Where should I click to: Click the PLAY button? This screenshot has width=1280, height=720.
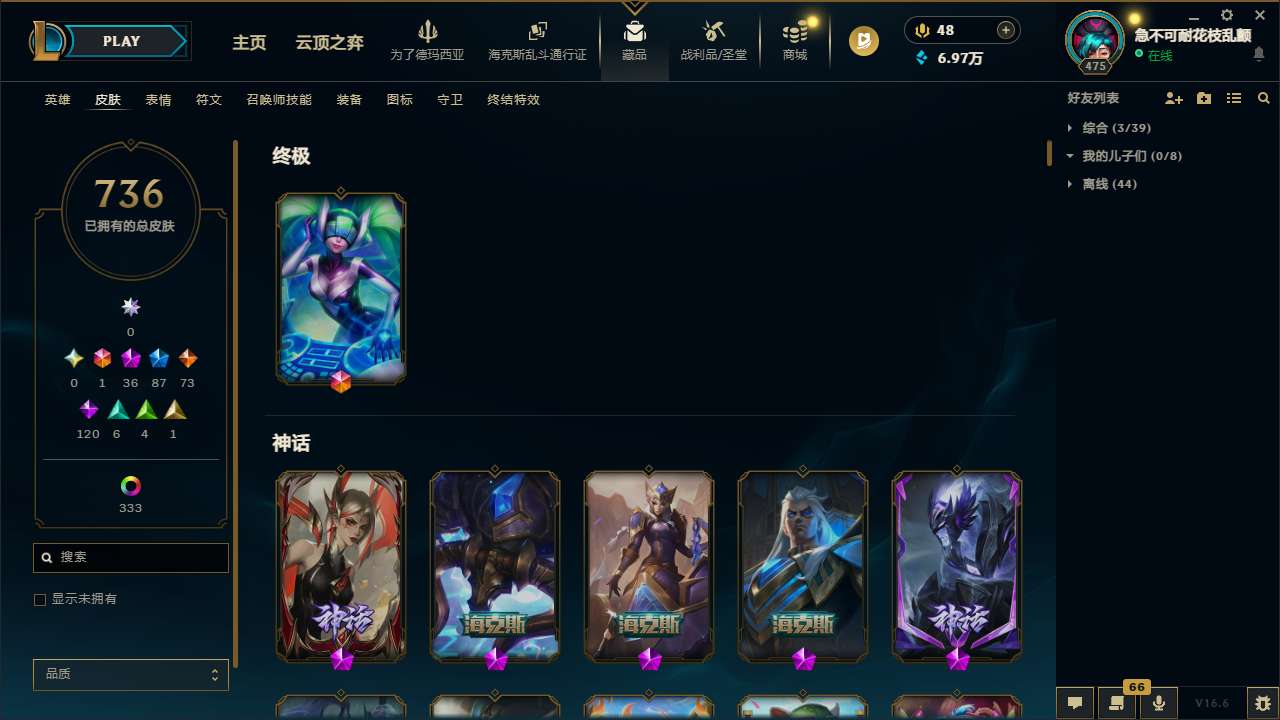[120, 41]
